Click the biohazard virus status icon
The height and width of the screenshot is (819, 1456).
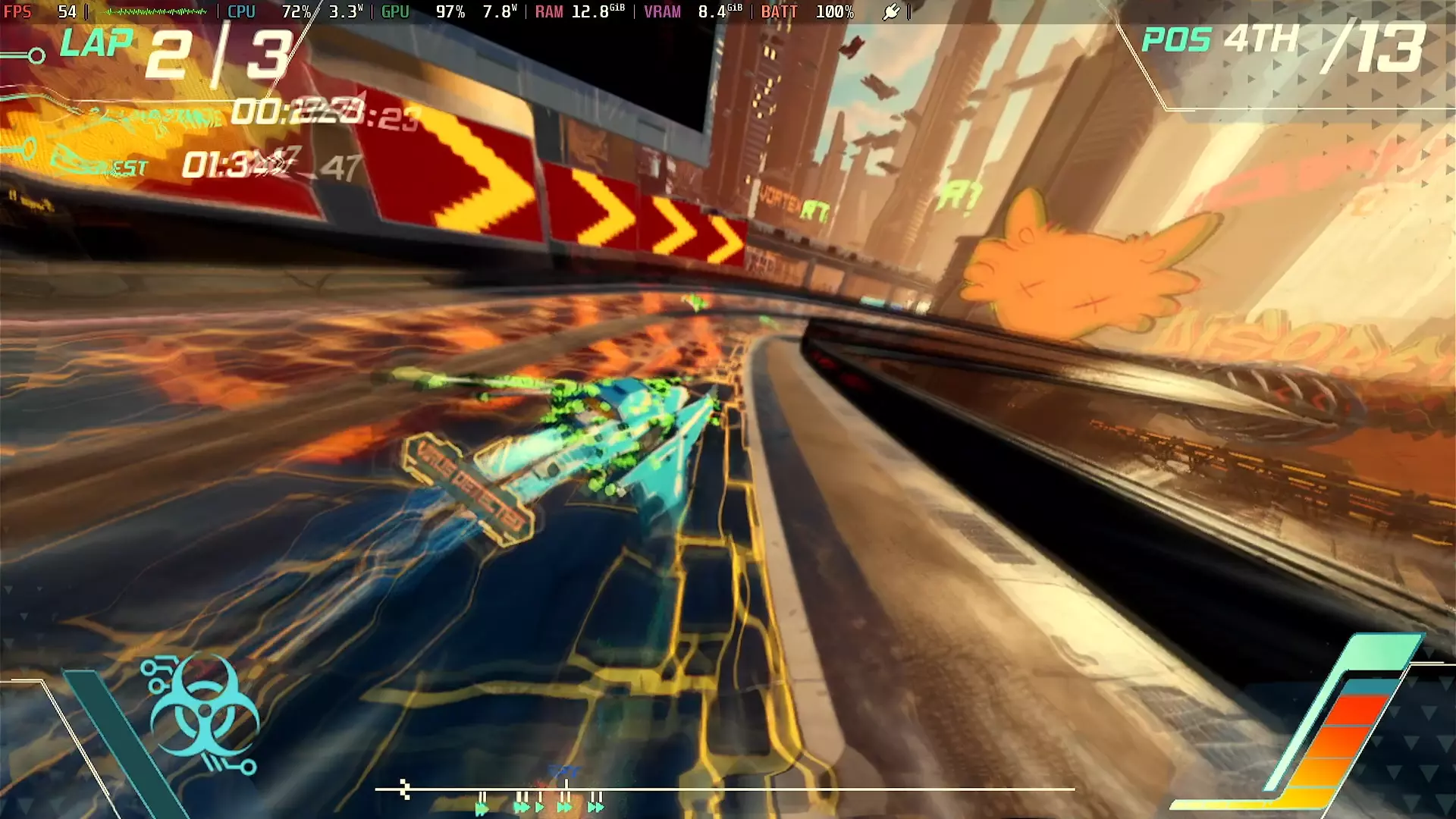coord(203,715)
